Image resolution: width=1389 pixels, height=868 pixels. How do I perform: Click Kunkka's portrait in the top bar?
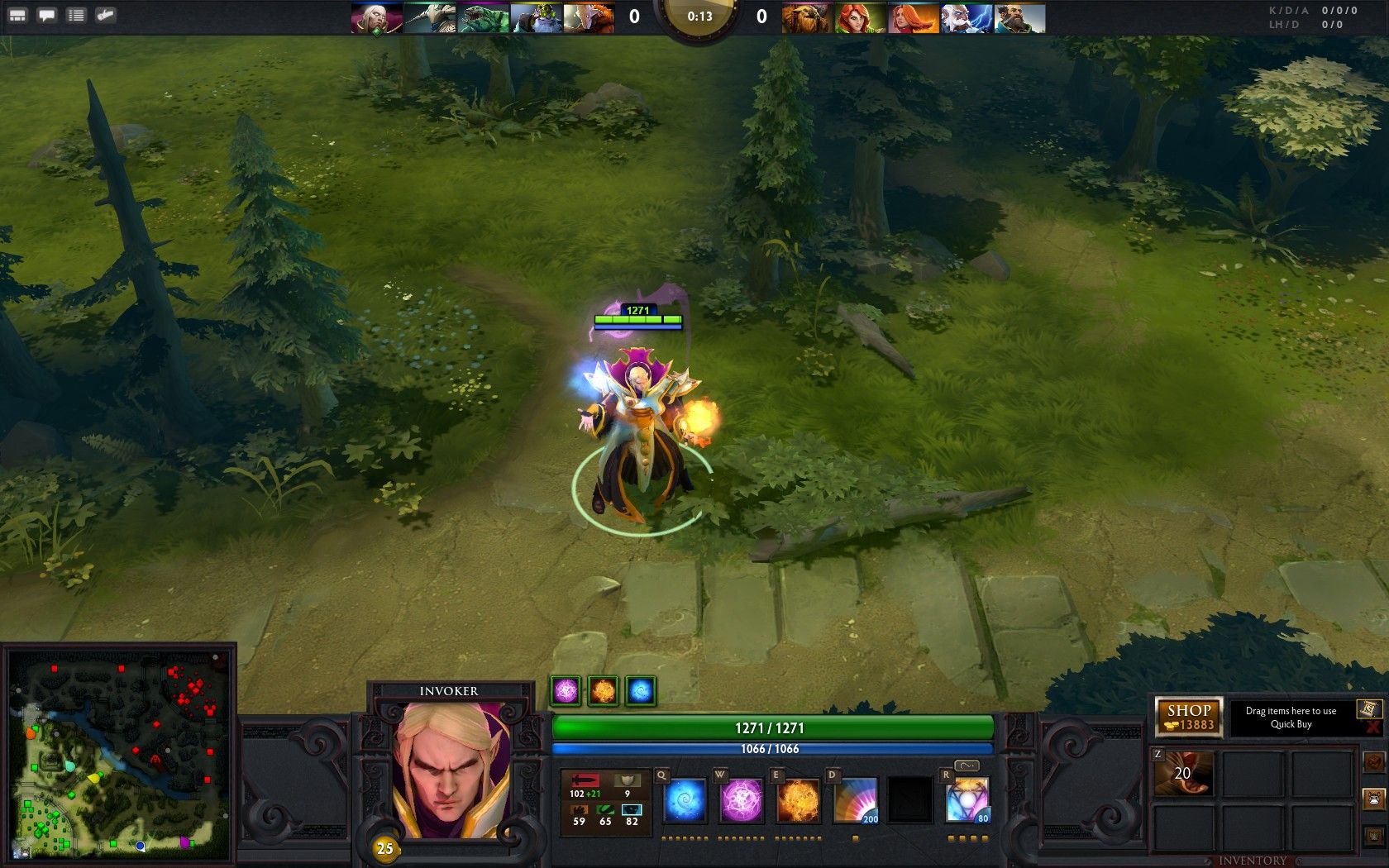click(x=1019, y=17)
